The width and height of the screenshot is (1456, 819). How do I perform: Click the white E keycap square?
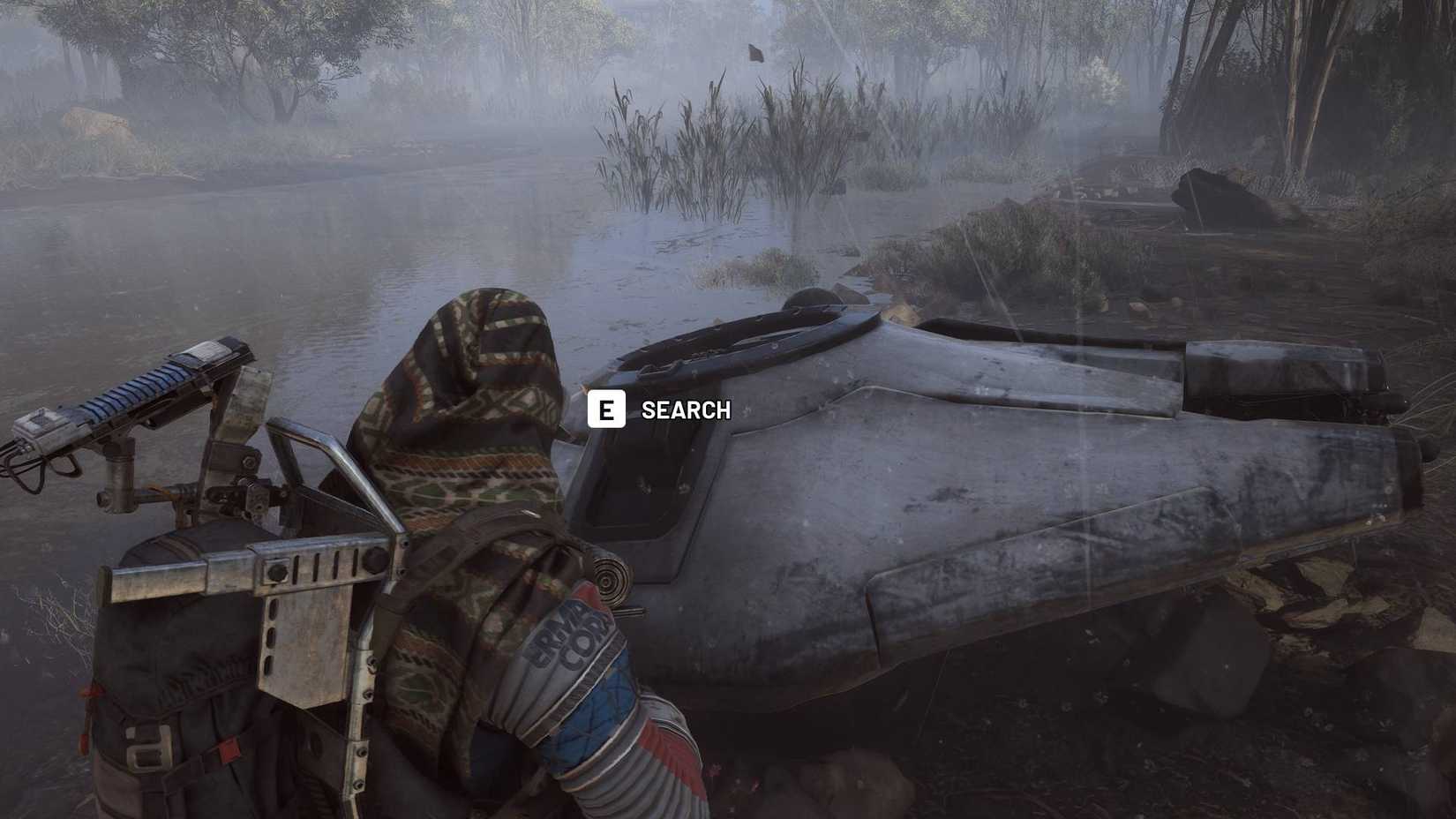(x=608, y=409)
